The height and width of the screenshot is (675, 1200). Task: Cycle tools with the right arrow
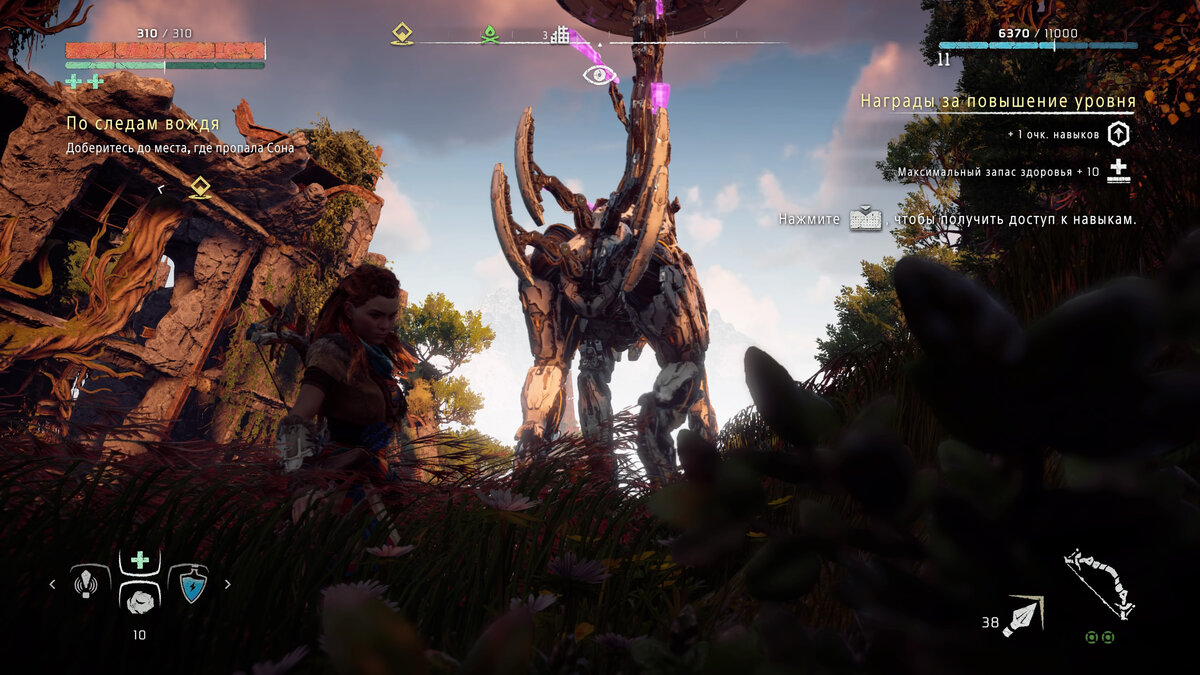[x=227, y=584]
